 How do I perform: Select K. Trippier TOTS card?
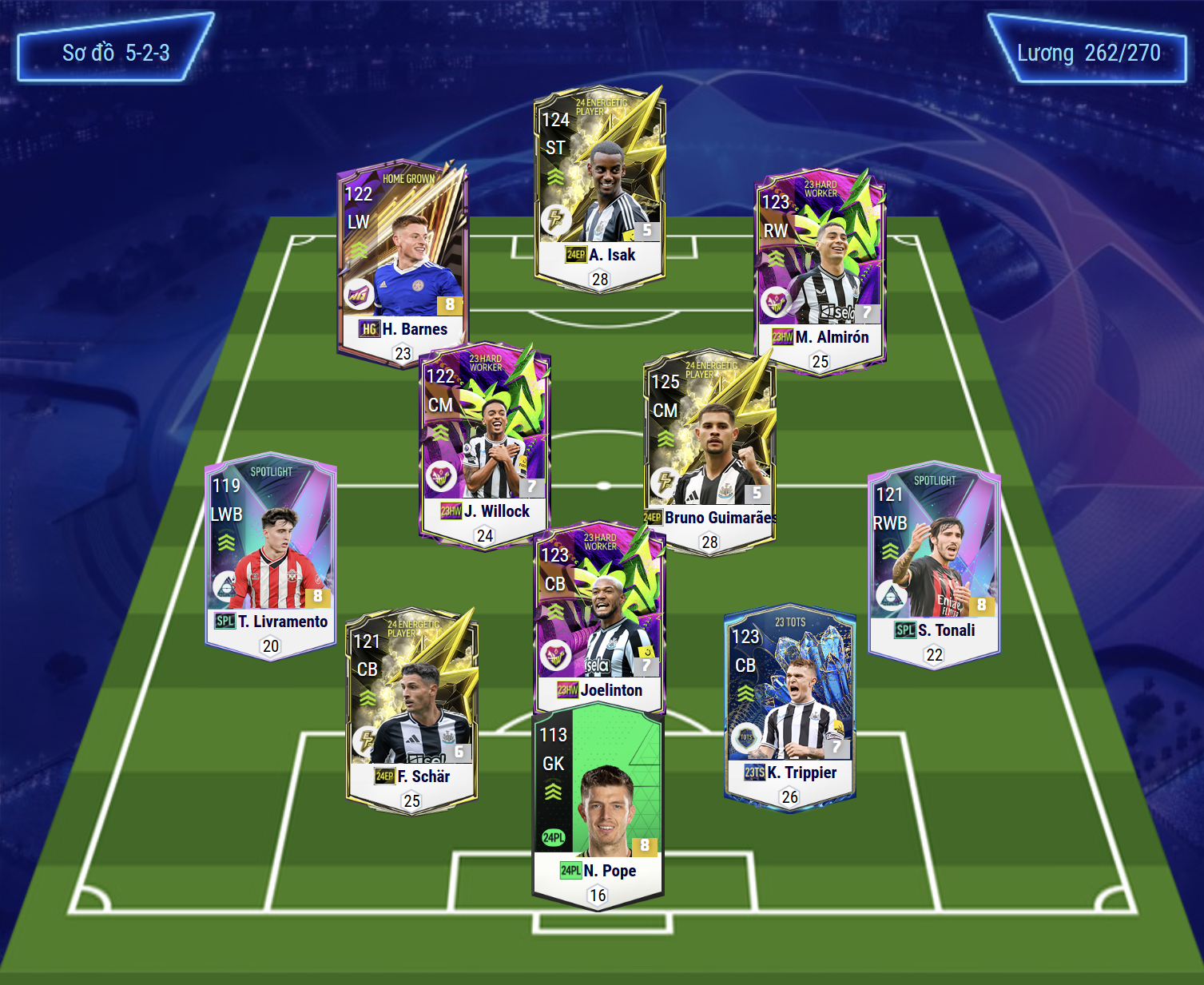coord(789,707)
